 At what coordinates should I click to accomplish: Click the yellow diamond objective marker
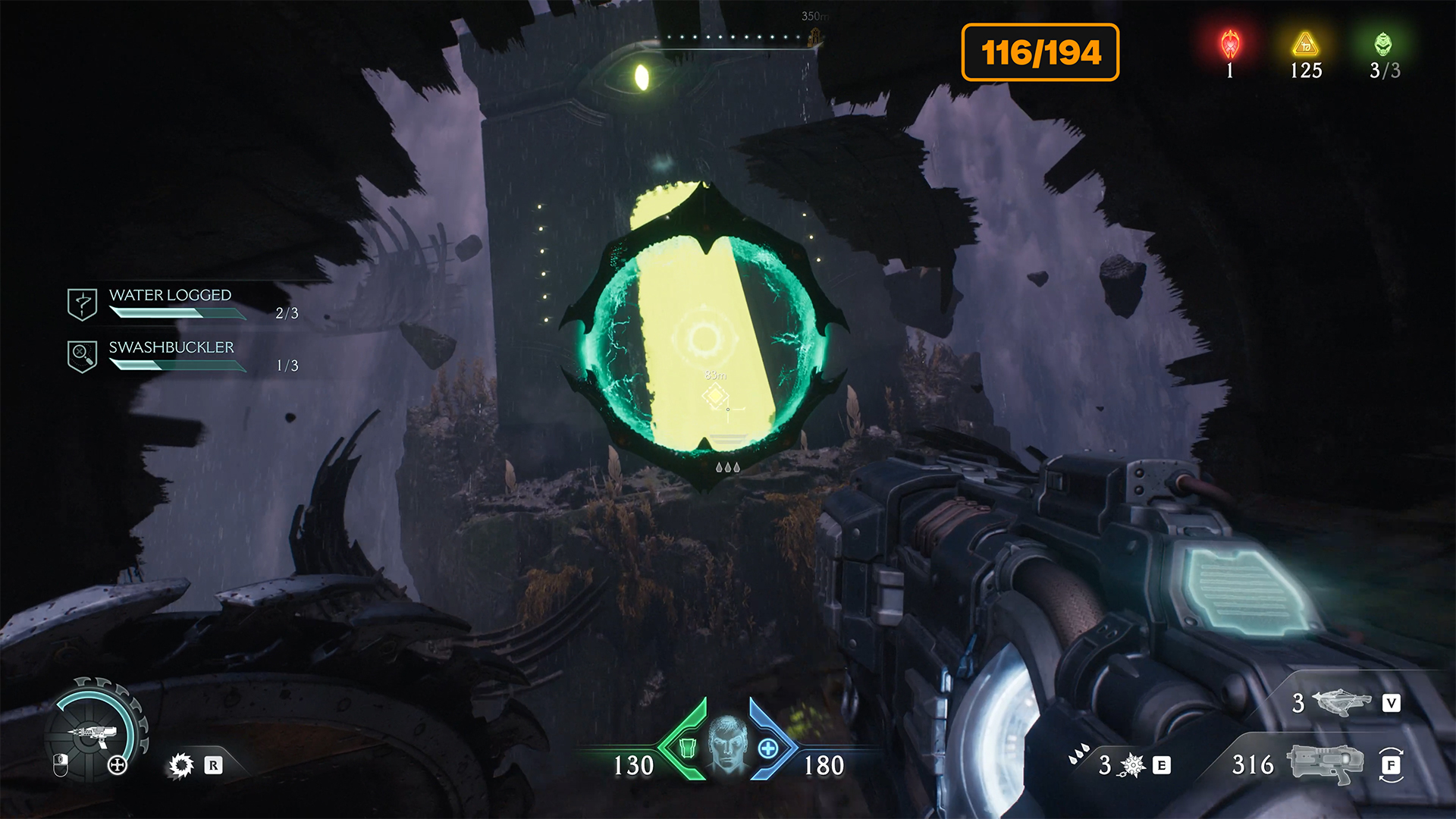pyautogui.click(x=714, y=395)
